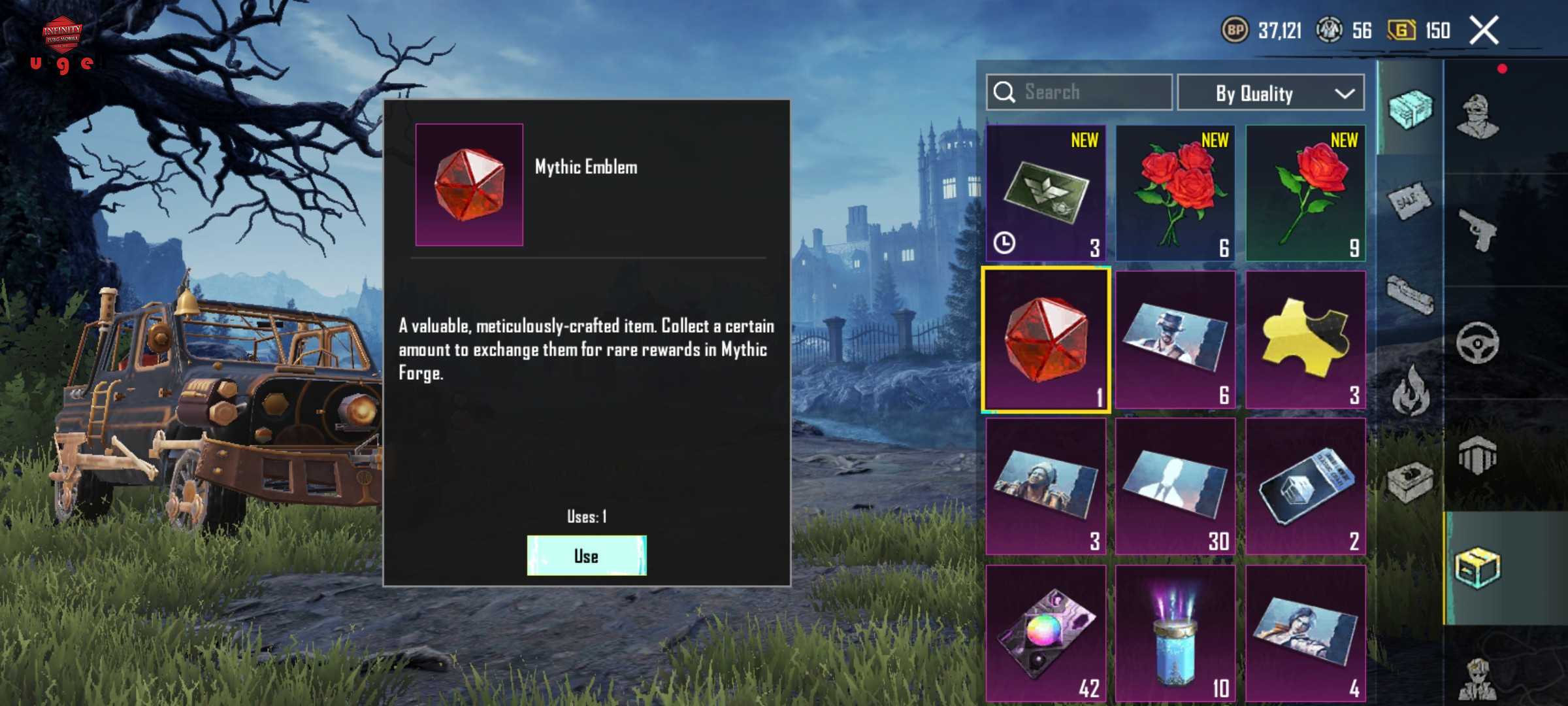
Task: Click the inventory Search field
Action: [1079, 92]
